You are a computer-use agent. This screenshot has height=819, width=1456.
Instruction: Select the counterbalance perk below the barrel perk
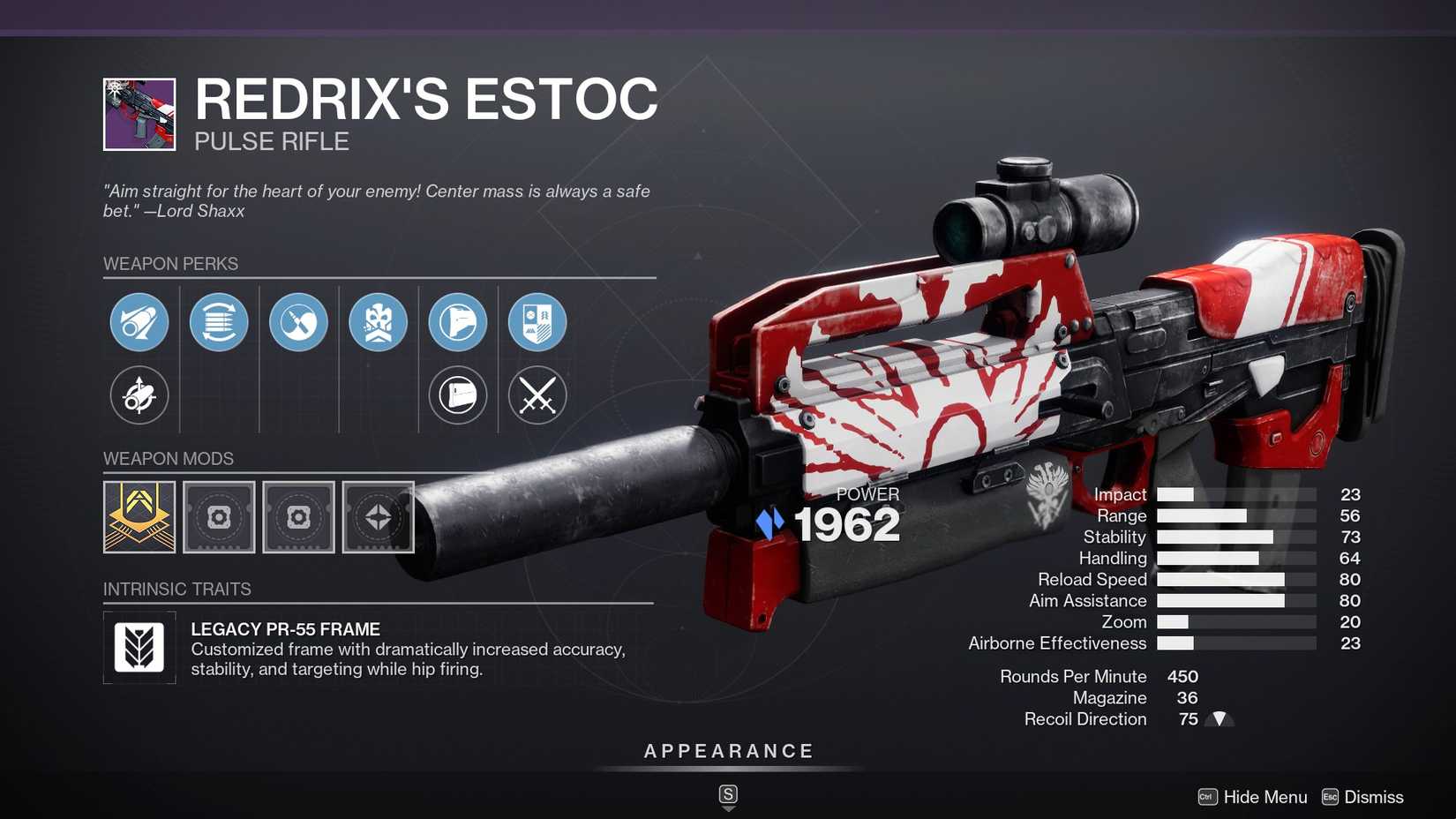139,395
